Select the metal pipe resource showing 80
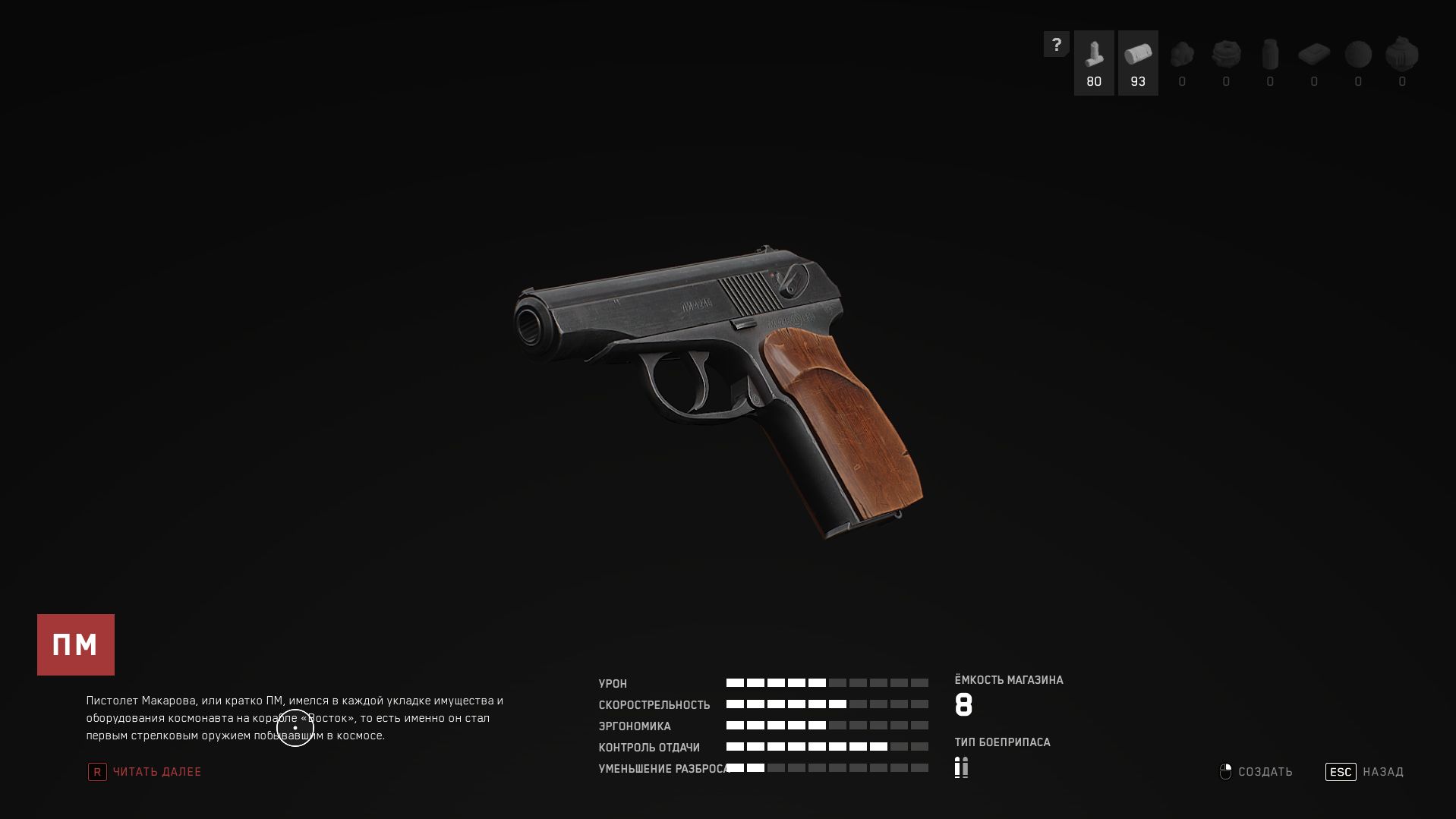 pos(1094,63)
